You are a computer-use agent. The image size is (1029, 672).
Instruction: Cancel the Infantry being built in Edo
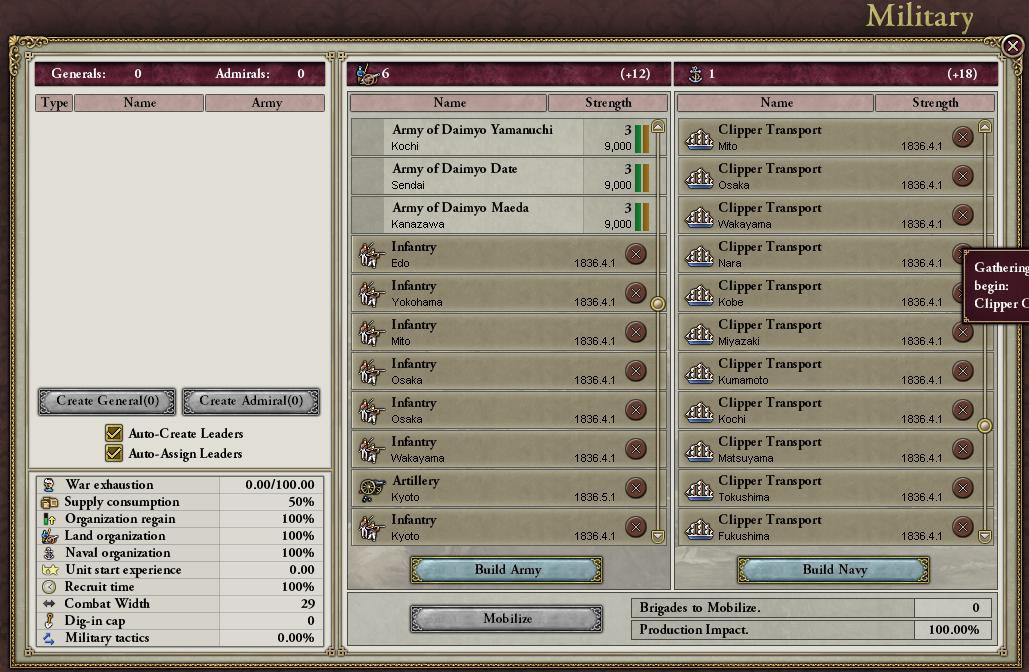[635, 254]
